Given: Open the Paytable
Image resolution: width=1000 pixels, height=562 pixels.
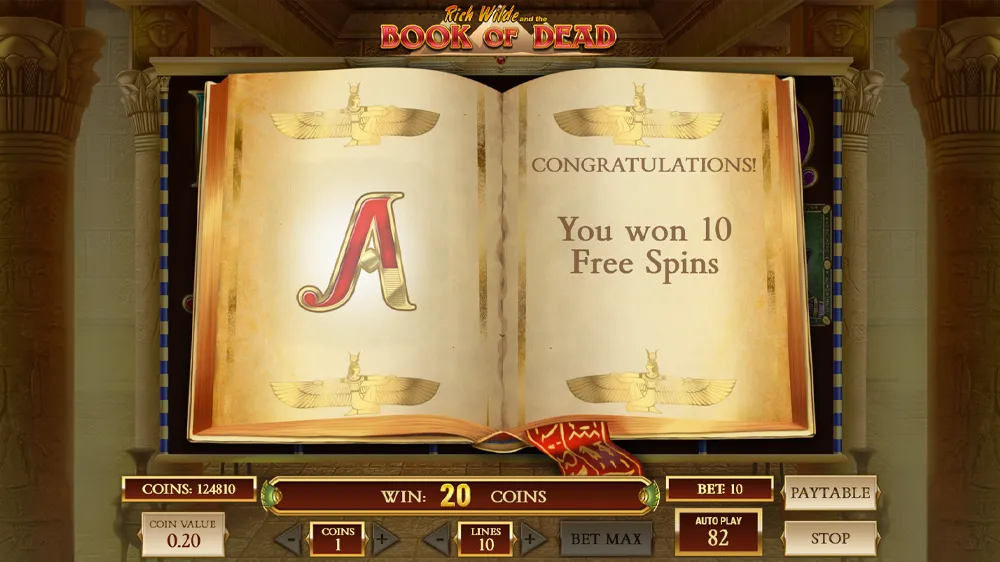Looking at the screenshot, I should tap(830, 492).
